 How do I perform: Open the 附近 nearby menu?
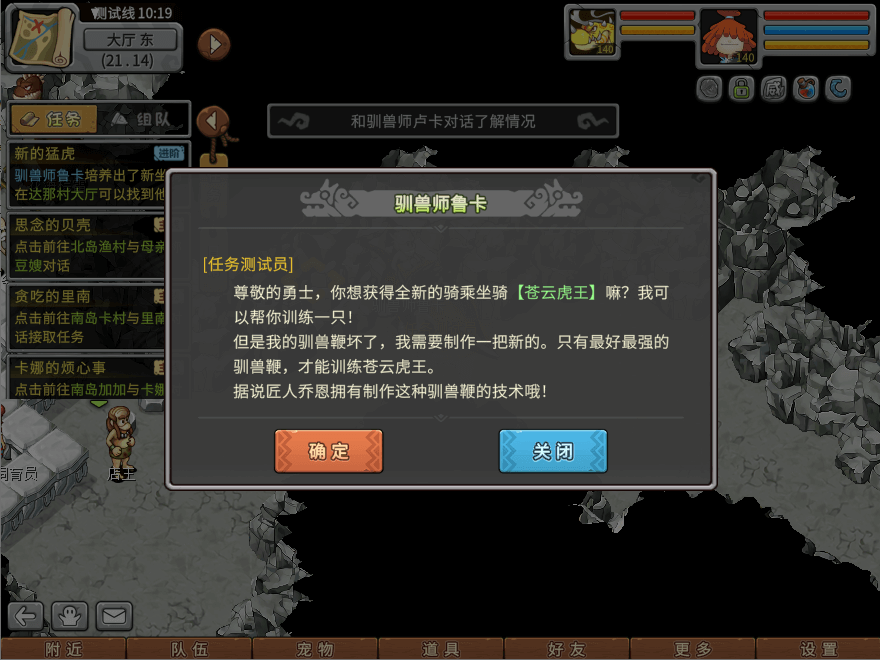tap(64, 649)
